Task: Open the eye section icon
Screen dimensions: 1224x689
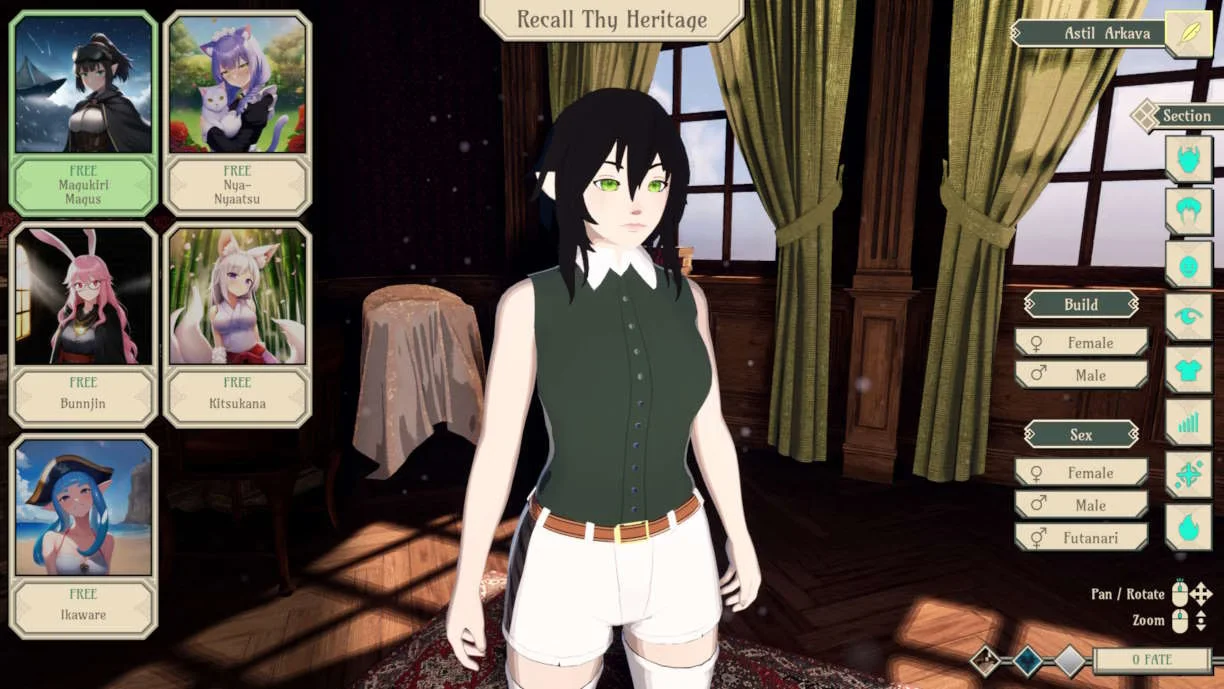Action: click(x=1188, y=317)
